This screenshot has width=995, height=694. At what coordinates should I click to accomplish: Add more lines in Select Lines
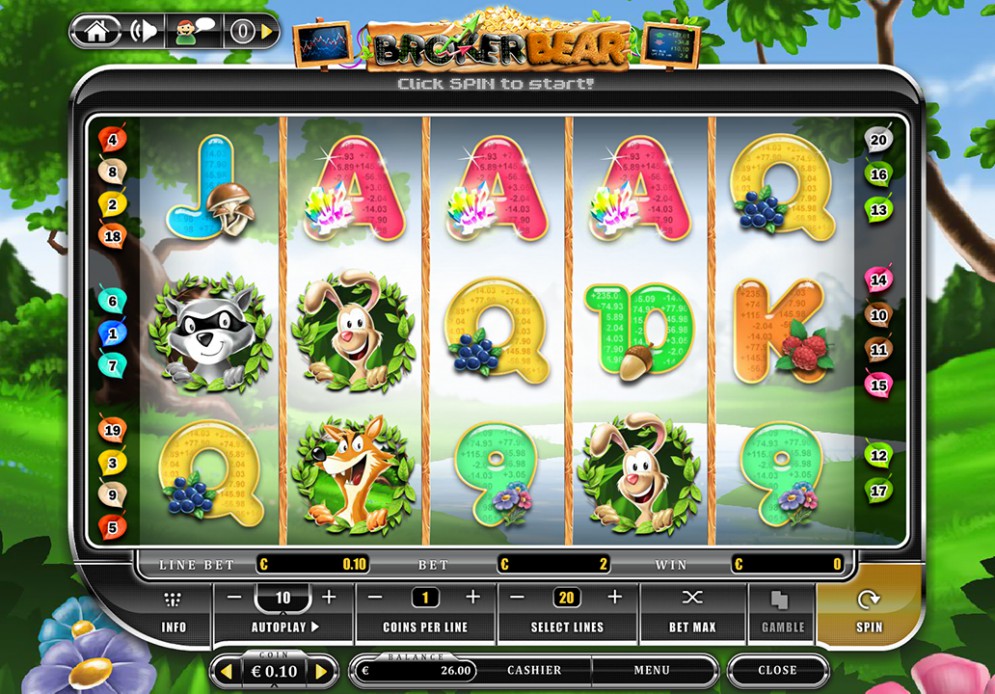coord(615,598)
